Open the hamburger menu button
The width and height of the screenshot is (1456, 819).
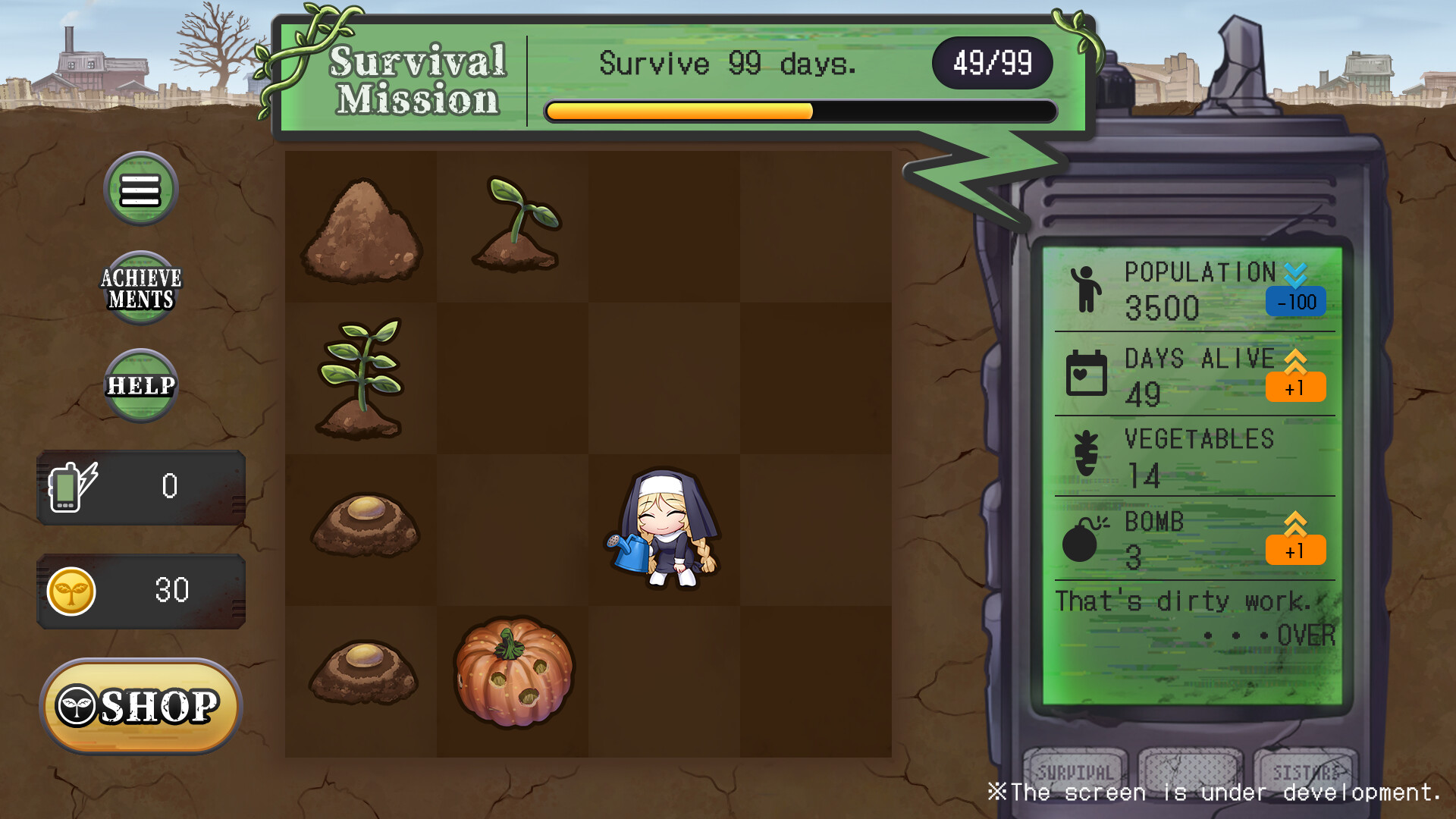pos(140,189)
